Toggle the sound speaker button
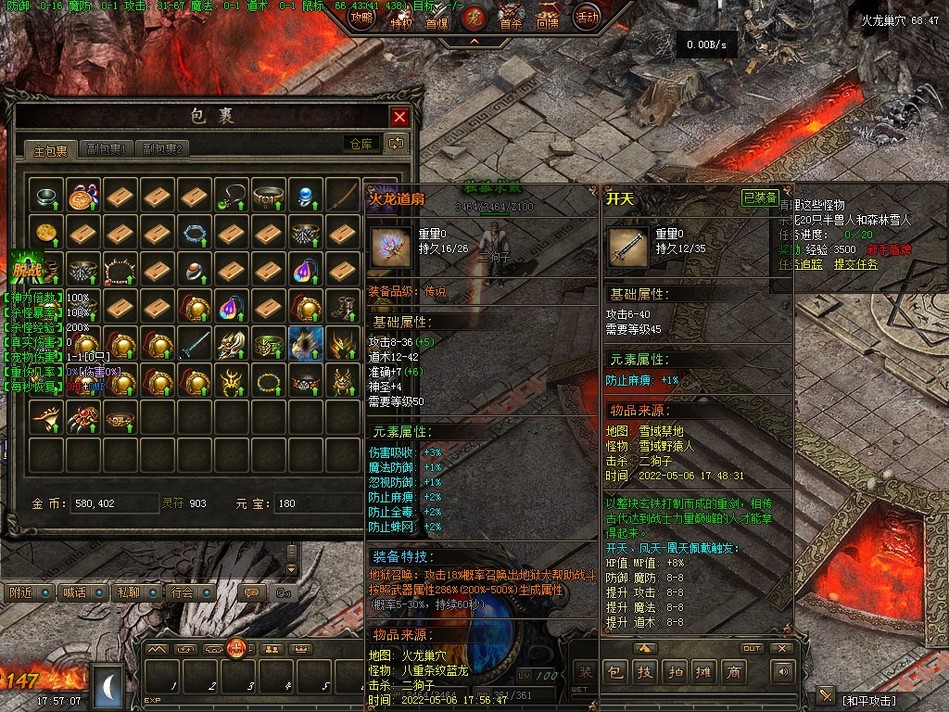The image size is (949, 712). (781, 671)
